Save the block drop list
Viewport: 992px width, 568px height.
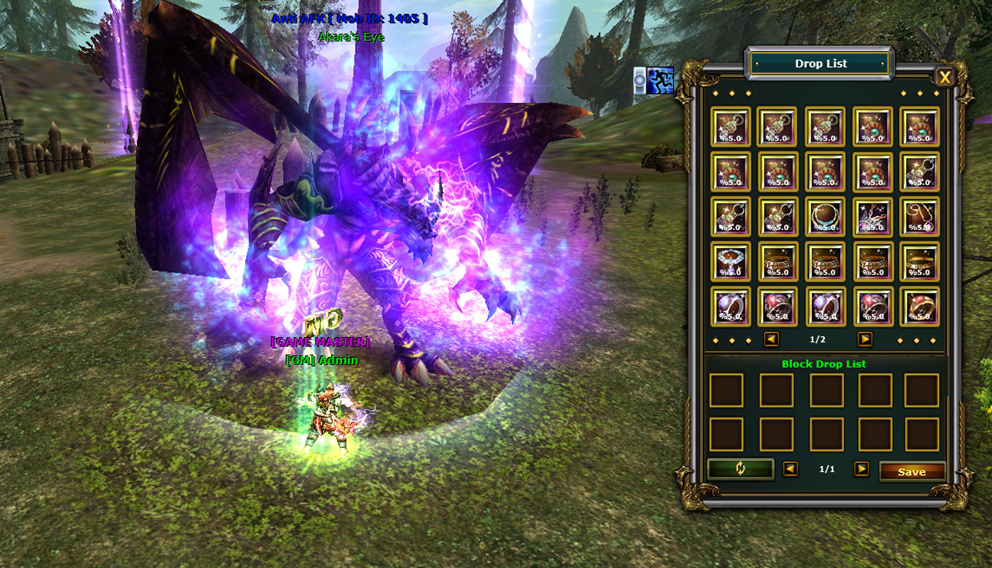pyautogui.click(x=911, y=471)
